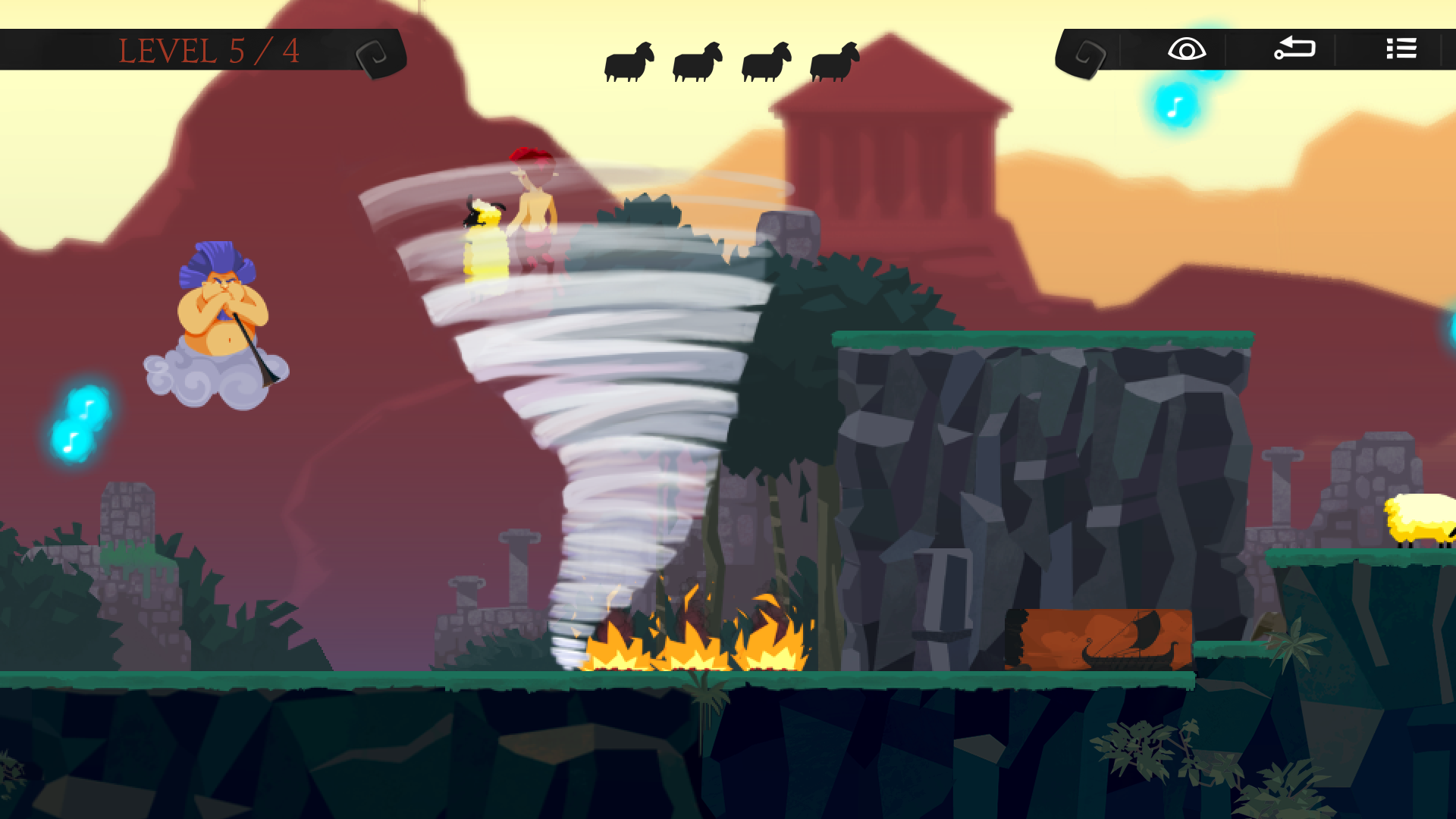Click the first black sheep counter icon
This screenshot has width=1456, height=819.
pos(627,62)
